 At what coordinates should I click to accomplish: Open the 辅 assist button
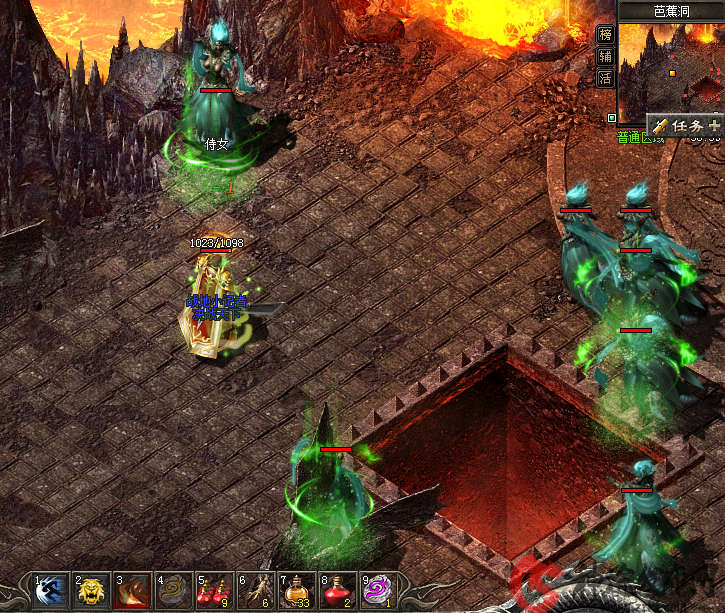point(605,55)
